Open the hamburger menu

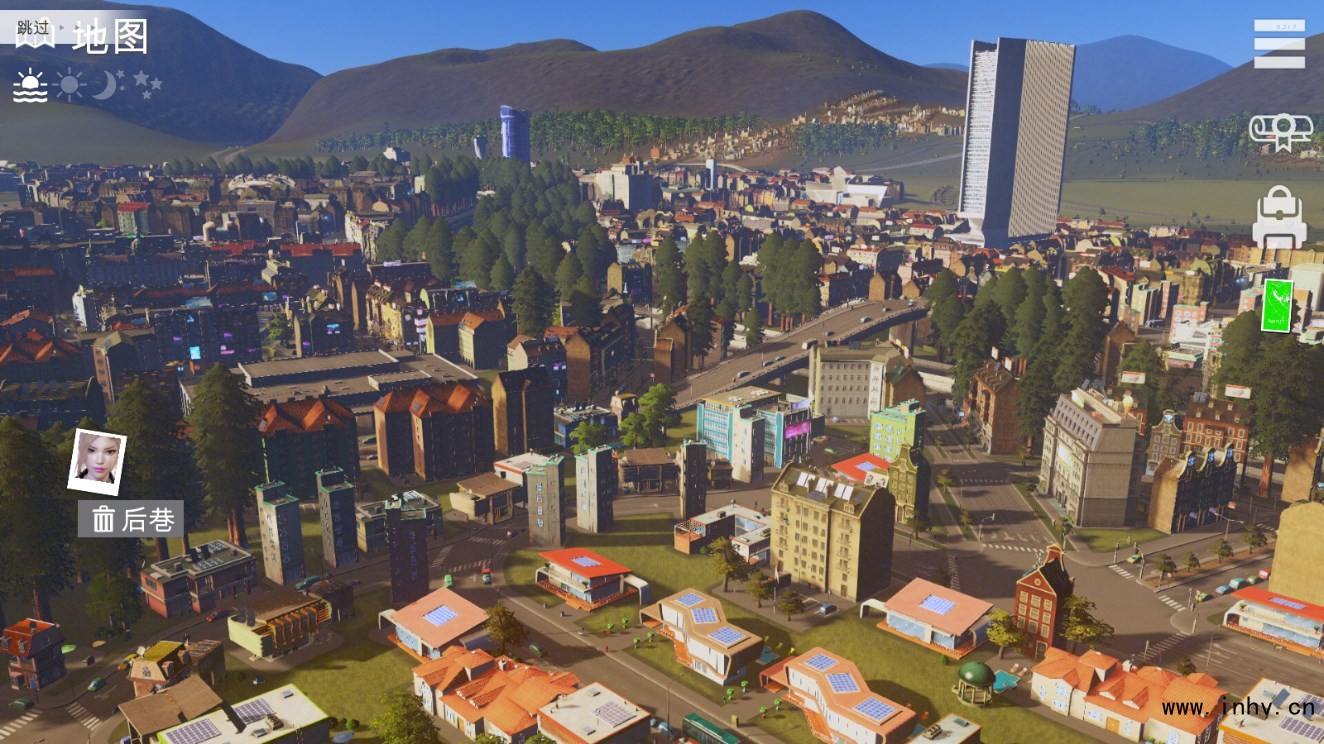click(x=1279, y=44)
